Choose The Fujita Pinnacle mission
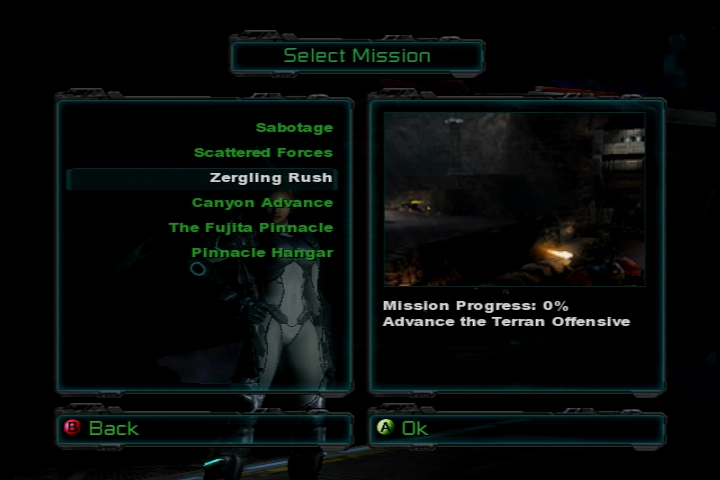The width and height of the screenshot is (720, 480). point(250,228)
